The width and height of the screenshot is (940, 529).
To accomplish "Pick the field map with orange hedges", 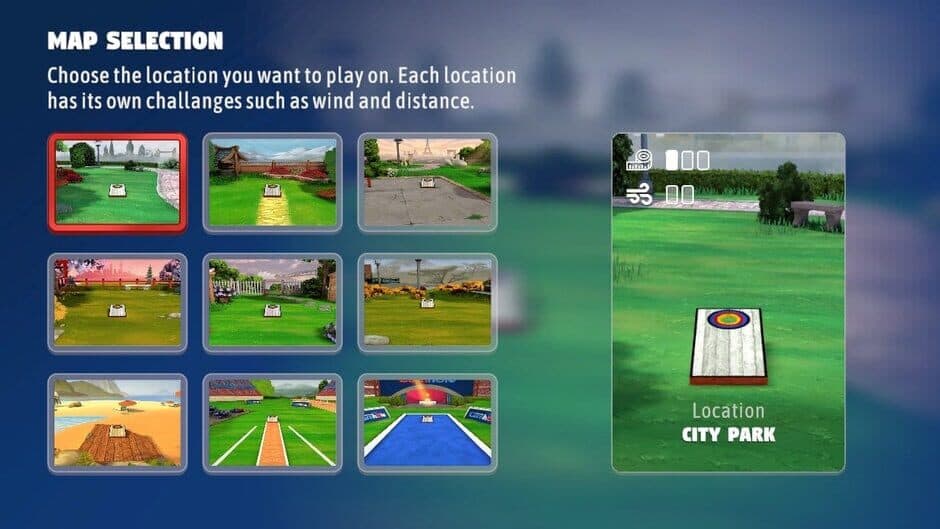I will coord(427,302).
